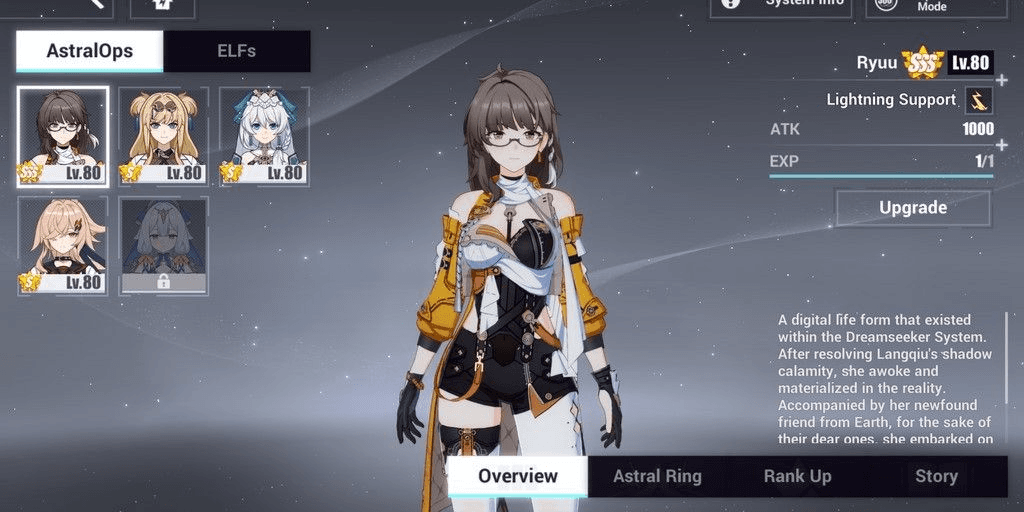Switch to the Astral Ring tab
1024x512 pixels.
click(x=657, y=476)
